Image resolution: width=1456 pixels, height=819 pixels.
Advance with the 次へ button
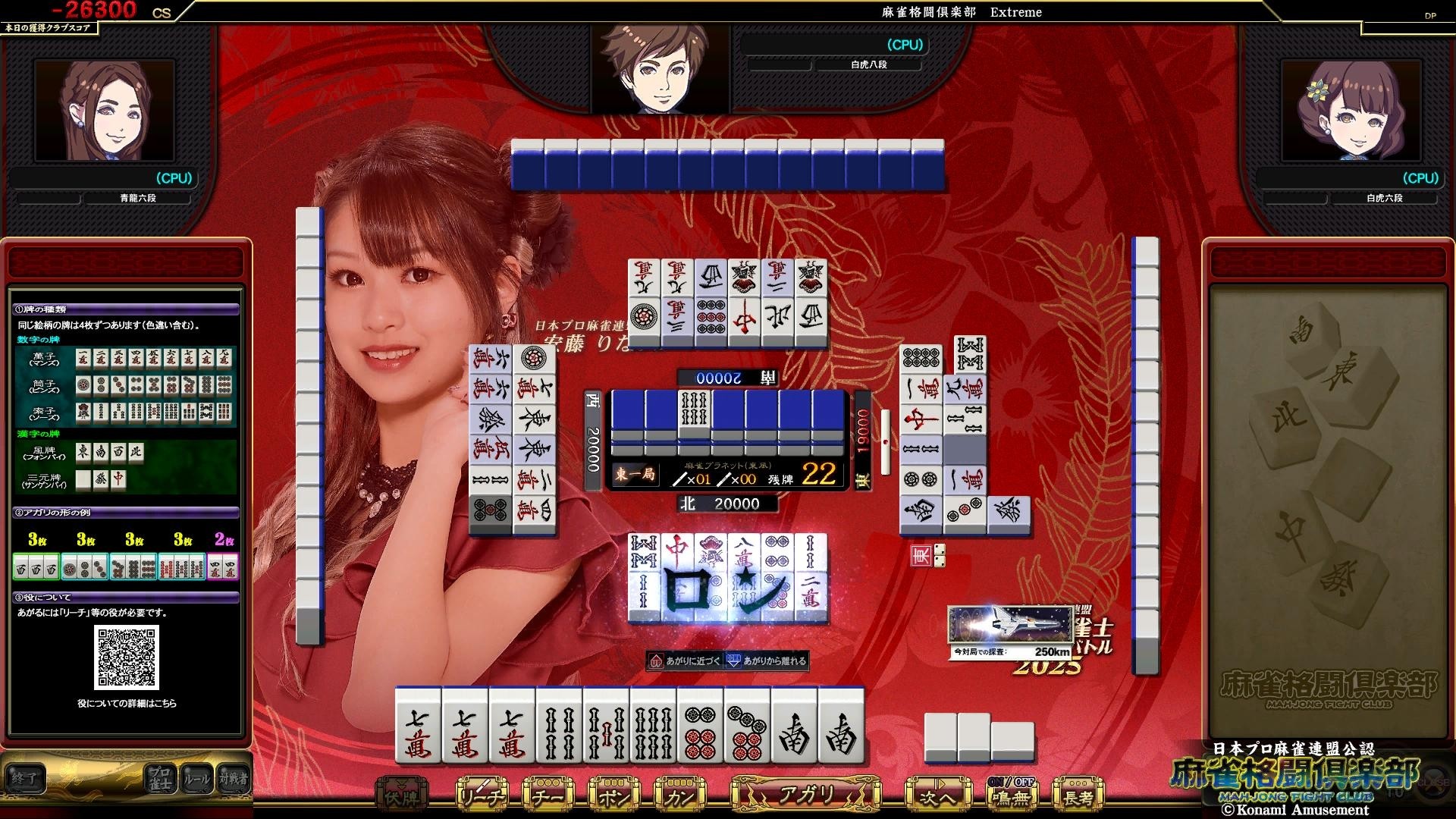coord(937,796)
